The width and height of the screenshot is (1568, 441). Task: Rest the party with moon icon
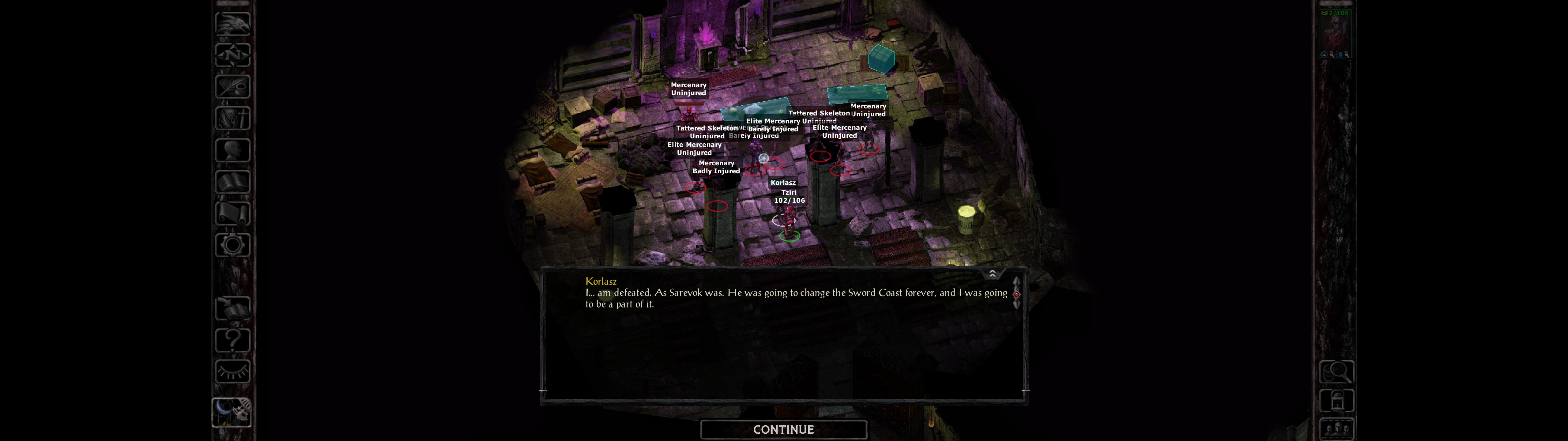(x=231, y=412)
